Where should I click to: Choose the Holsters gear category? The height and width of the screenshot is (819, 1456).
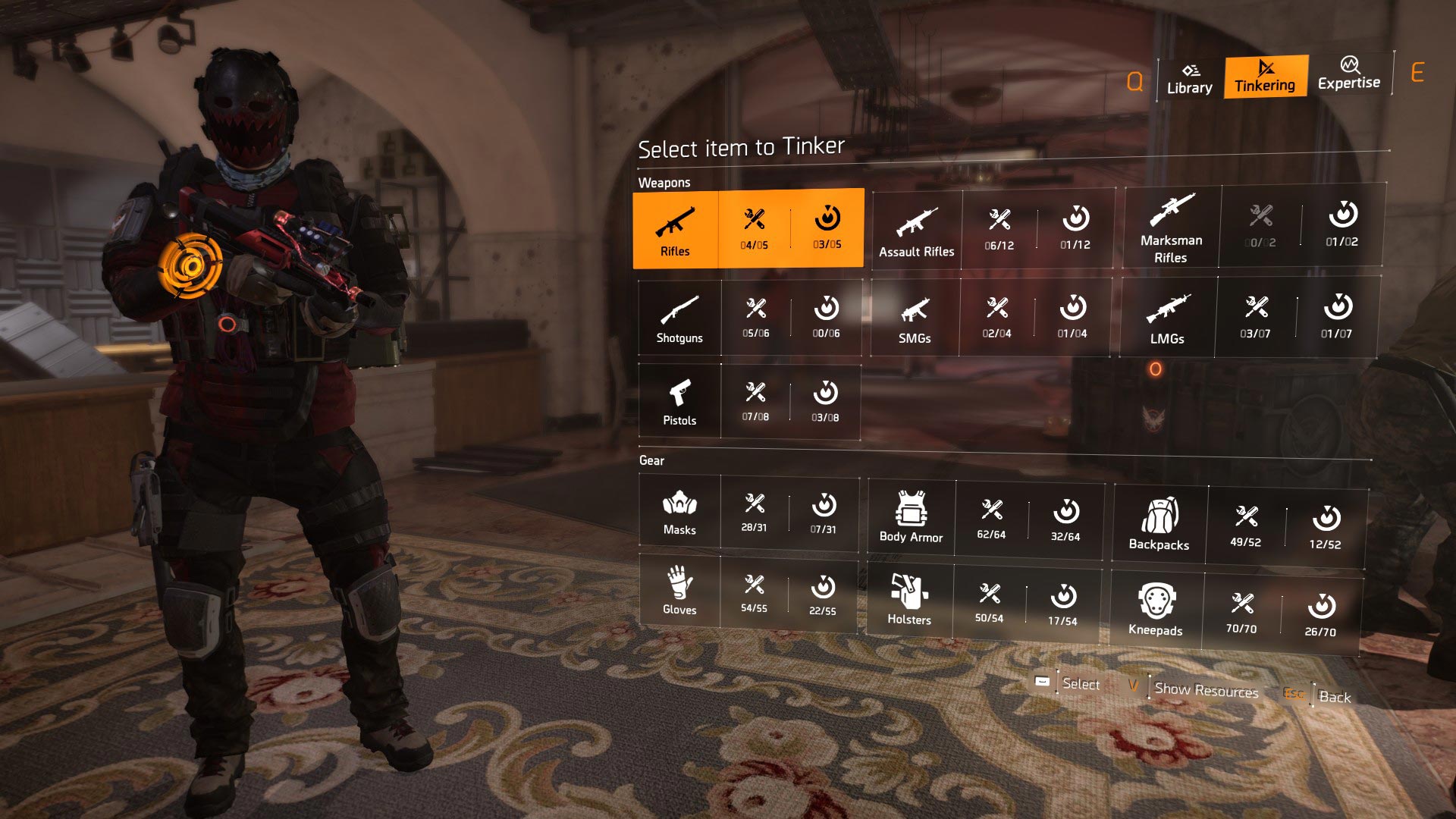pos(909,601)
